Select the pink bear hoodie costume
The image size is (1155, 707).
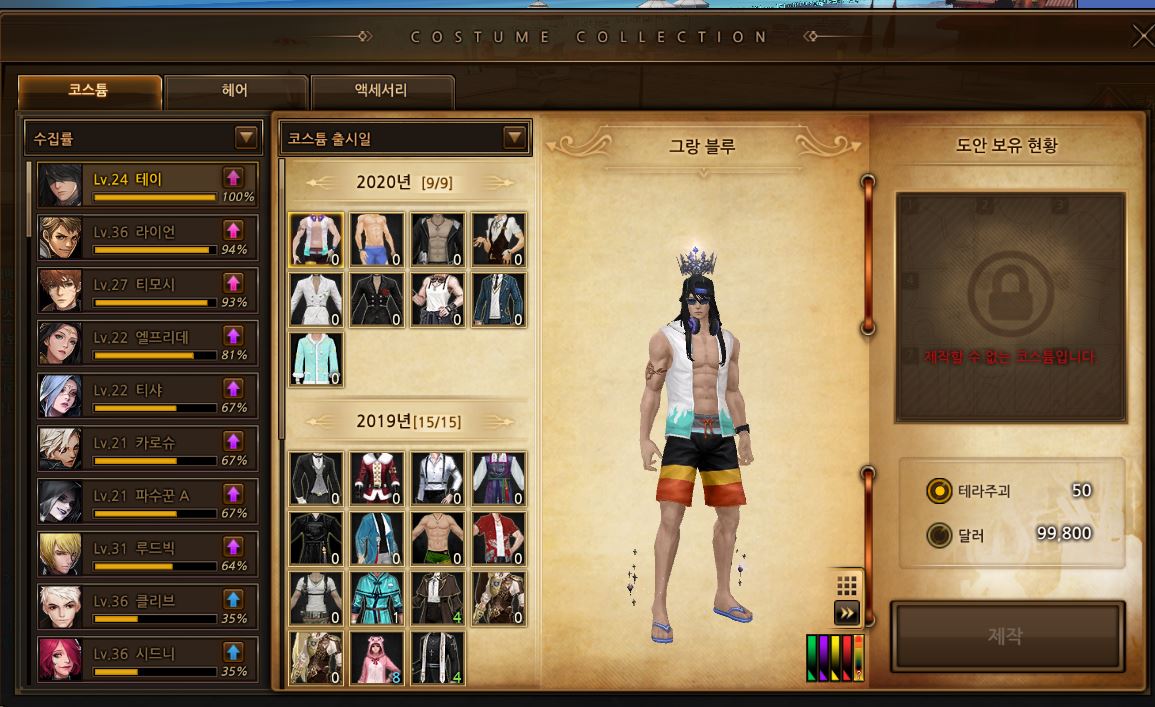pyautogui.click(x=377, y=657)
